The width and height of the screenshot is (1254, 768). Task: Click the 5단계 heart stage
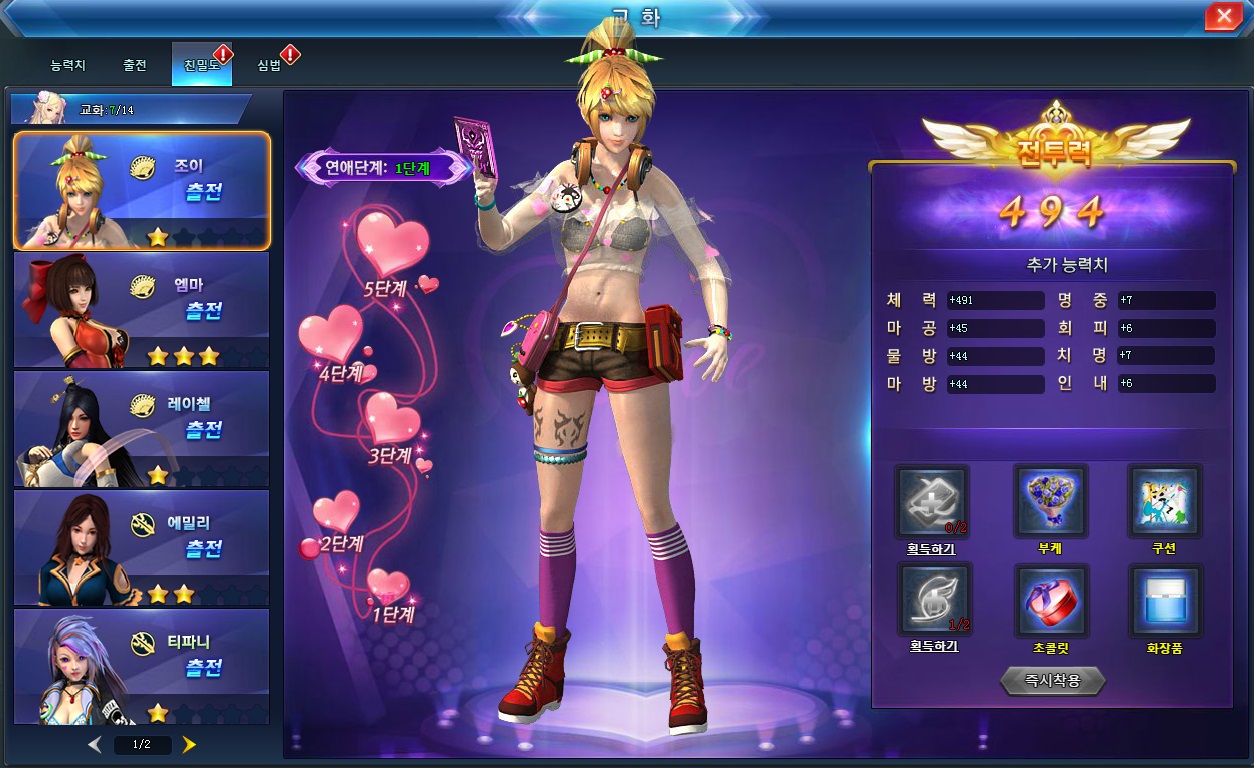[392, 246]
